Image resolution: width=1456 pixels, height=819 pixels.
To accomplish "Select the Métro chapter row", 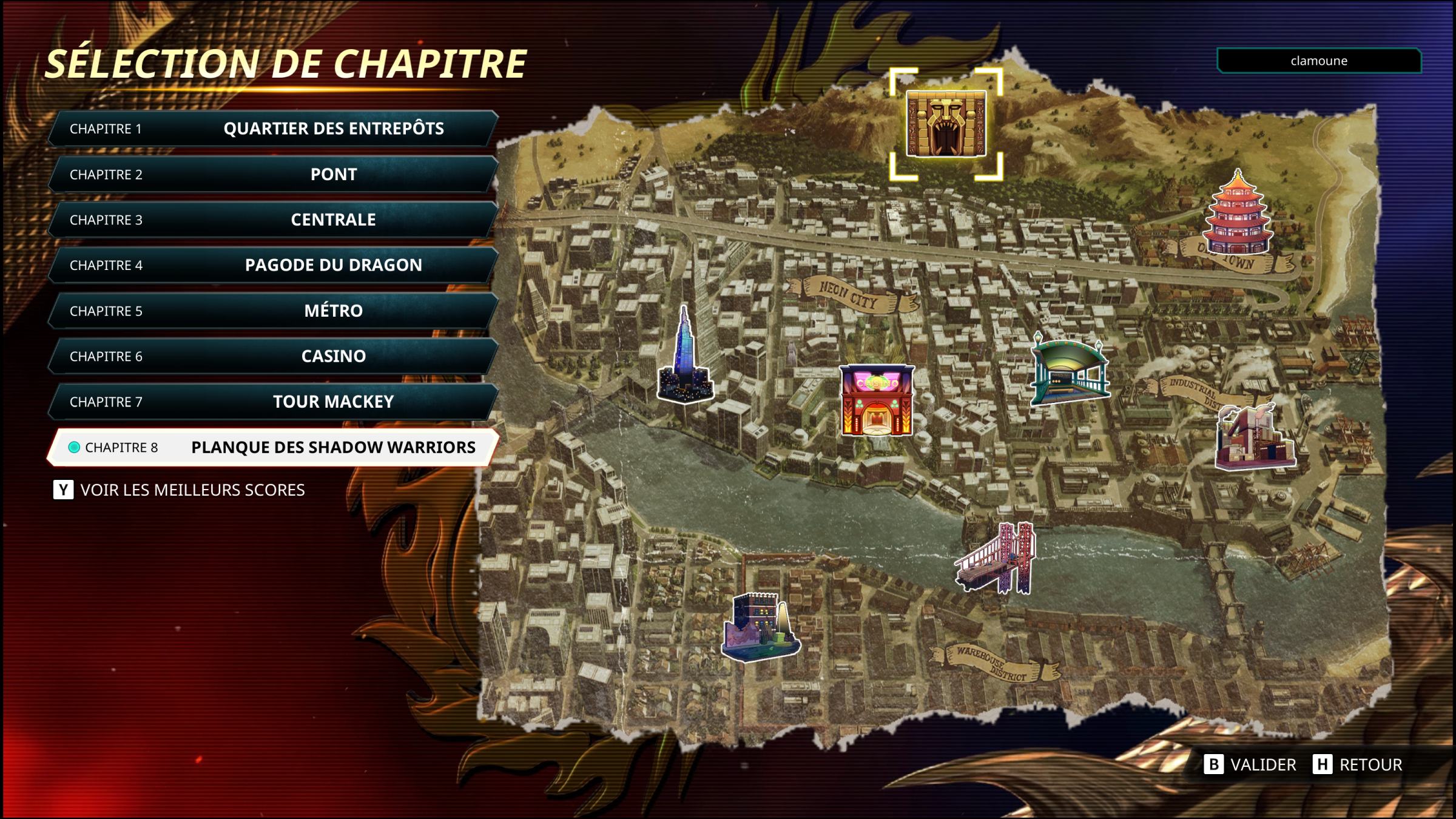I will tap(273, 311).
